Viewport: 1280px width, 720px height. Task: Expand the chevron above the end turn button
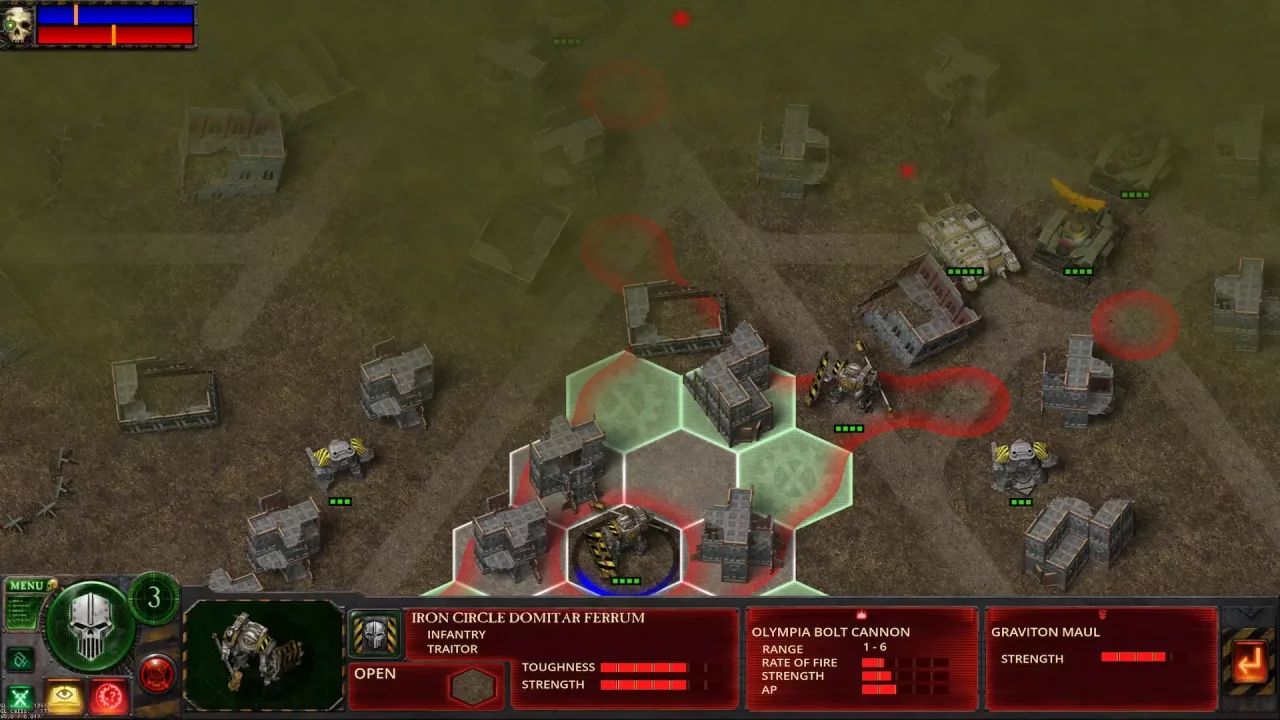(1249, 613)
